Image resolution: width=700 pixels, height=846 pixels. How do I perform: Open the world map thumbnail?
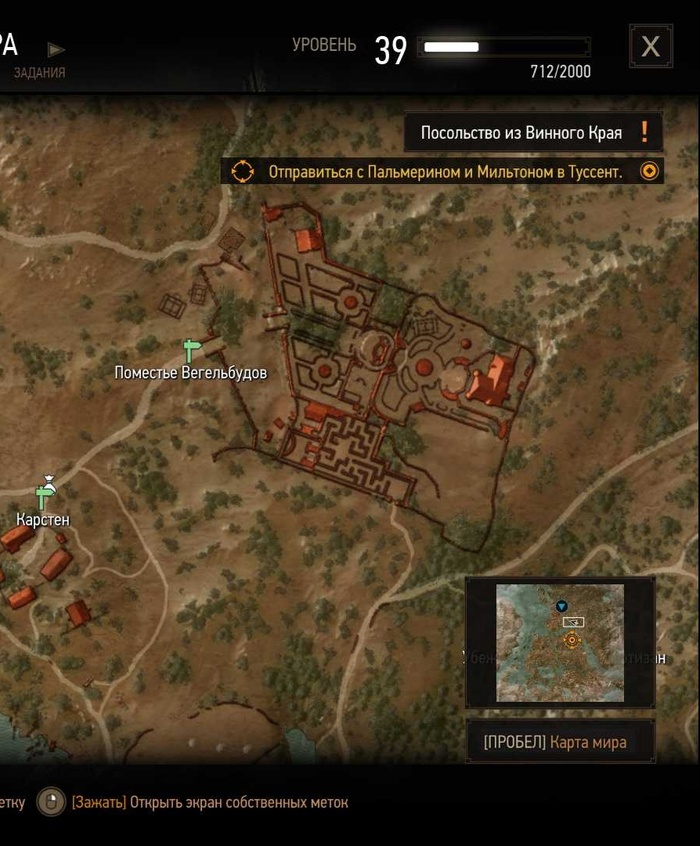[559, 642]
